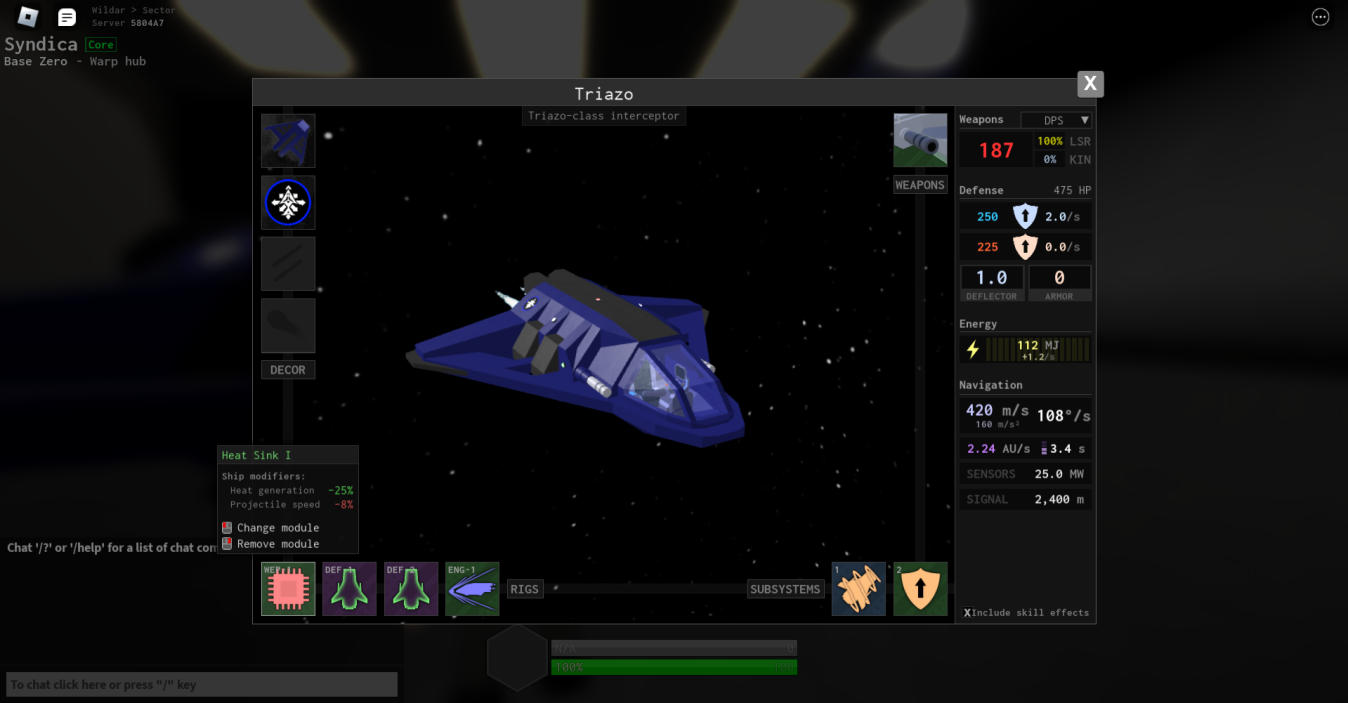Select the Heat Sink I rig slot
The height and width of the screenshot is (703, 1348).
pyautogui.click(x=288, y=589)
